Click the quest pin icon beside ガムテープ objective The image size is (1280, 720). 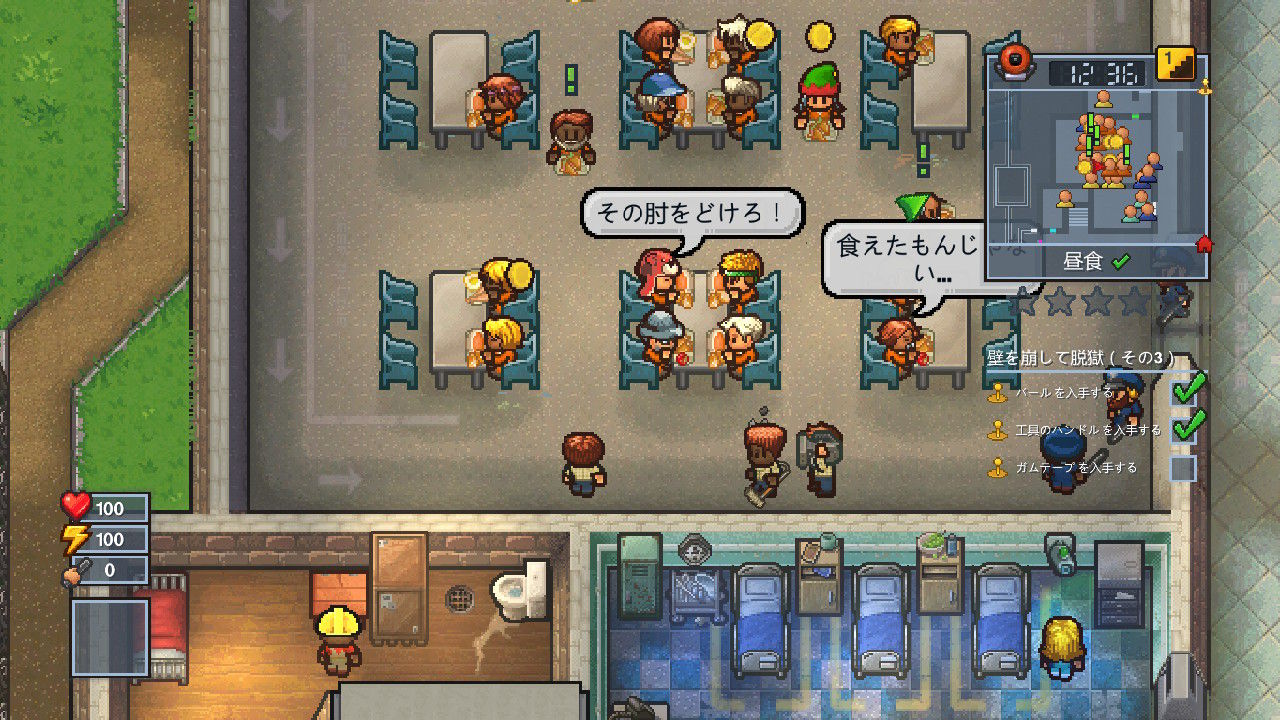click(x=997, y=466)
